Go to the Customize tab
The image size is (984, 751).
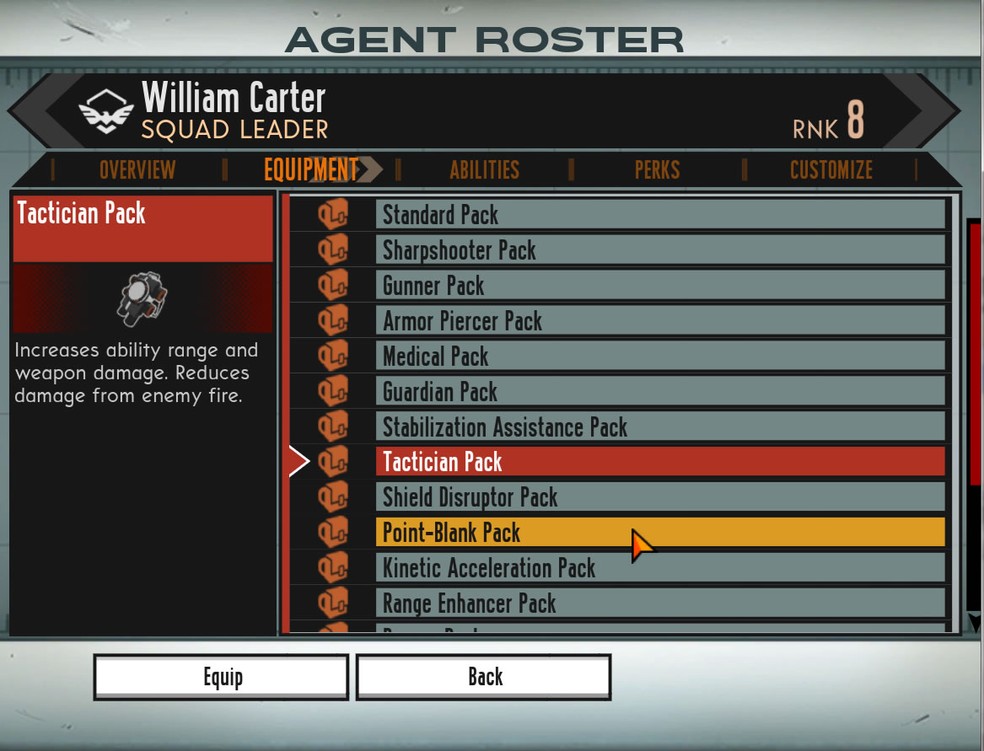(x=831, y=170)
